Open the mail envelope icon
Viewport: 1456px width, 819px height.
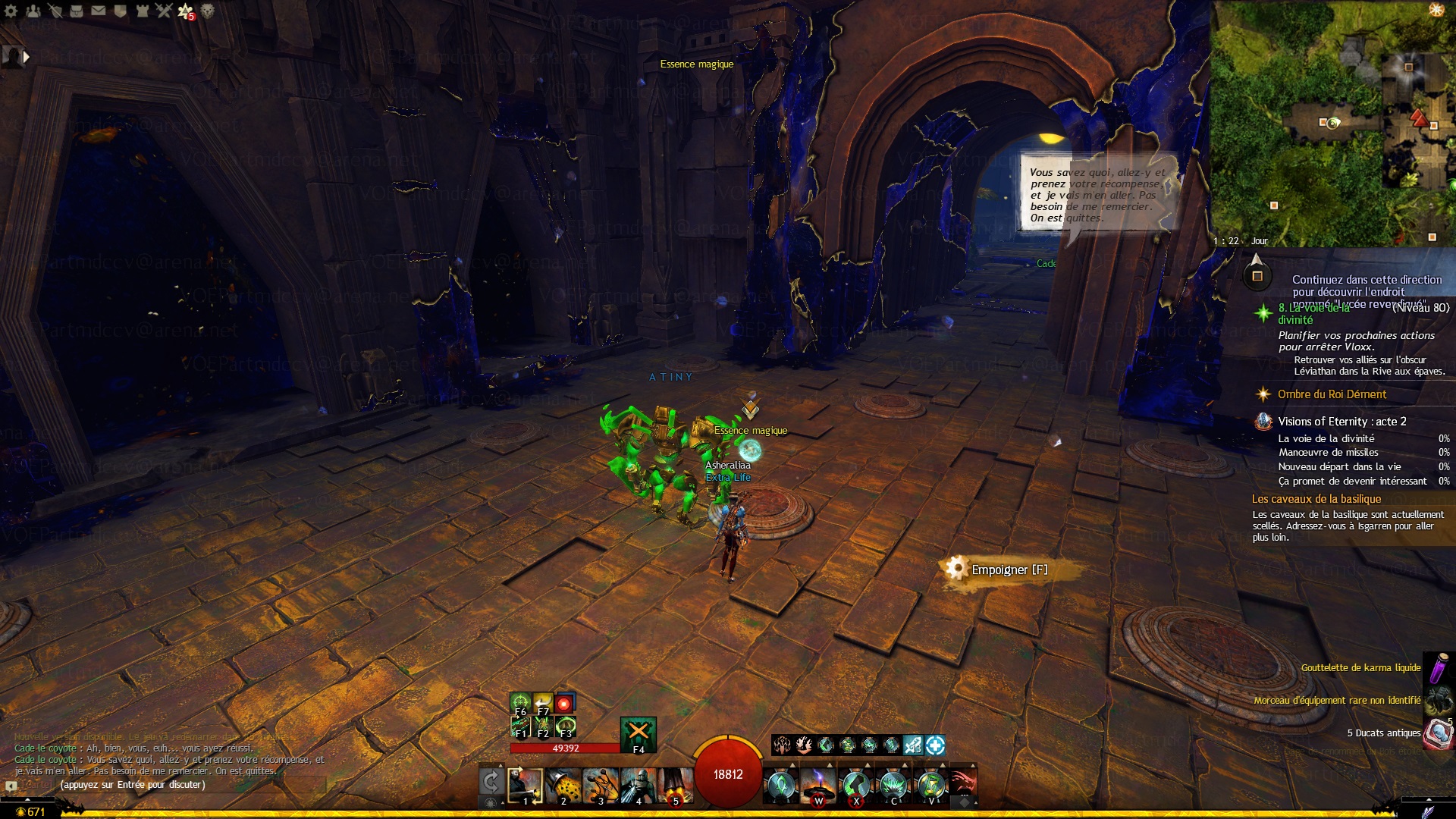[99, 11]
